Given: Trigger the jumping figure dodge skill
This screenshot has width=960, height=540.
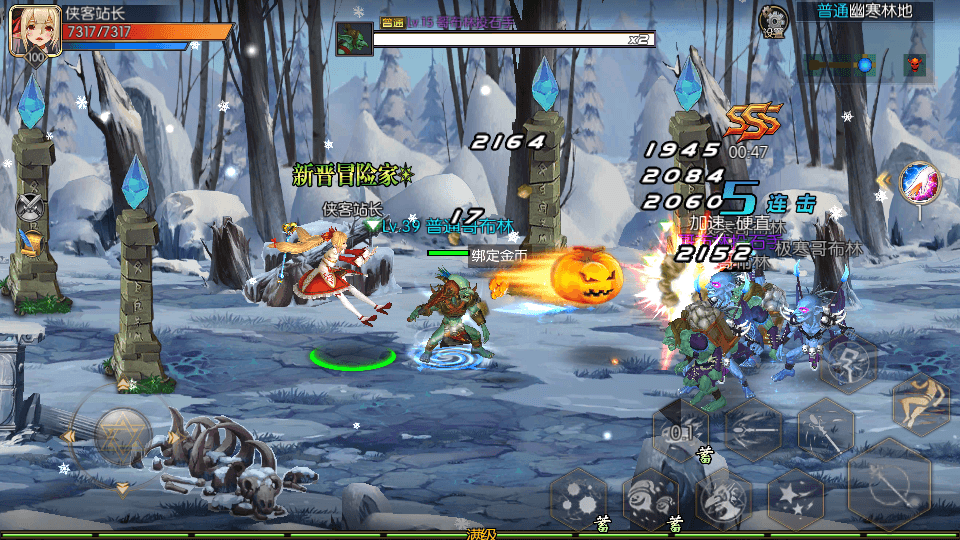Looking at the screenshot, I should (x=918, y=401).
